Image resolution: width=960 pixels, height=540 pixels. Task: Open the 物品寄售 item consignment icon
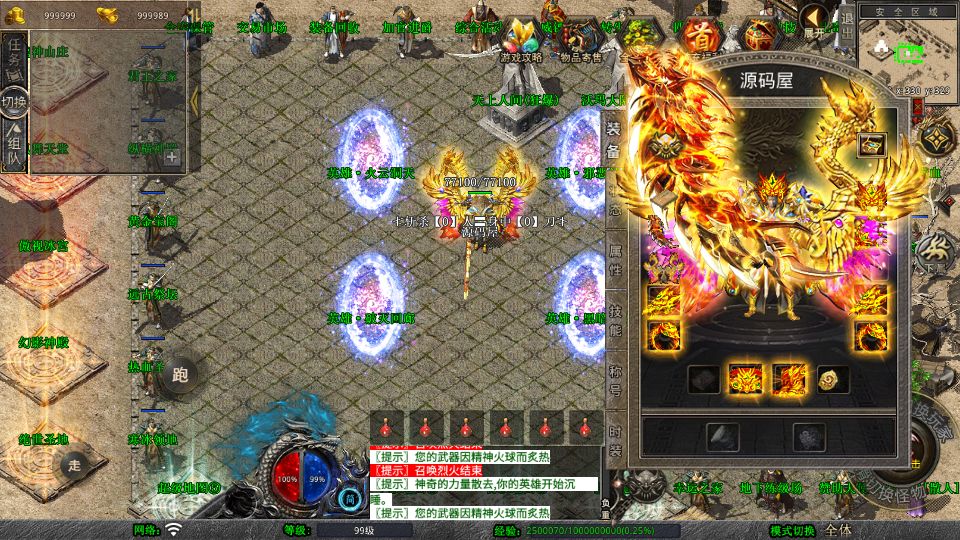point(581,42)
